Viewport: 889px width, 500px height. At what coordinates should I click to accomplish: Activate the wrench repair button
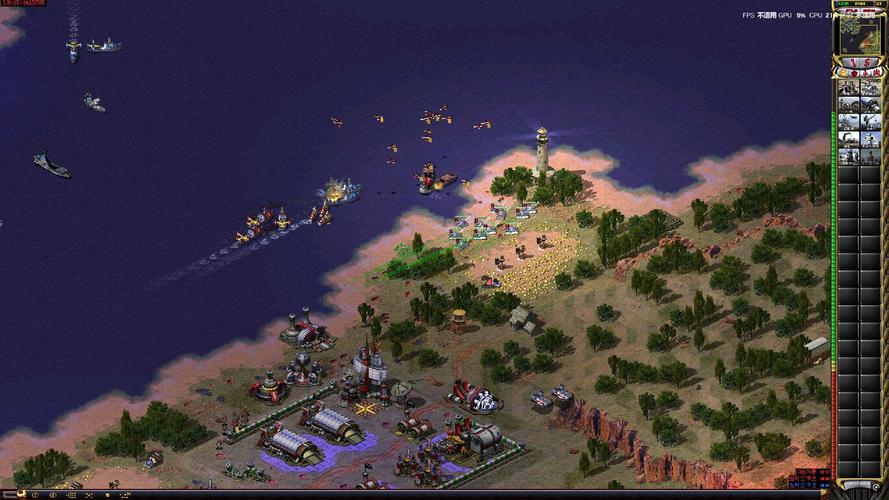(x=854, y=62)
